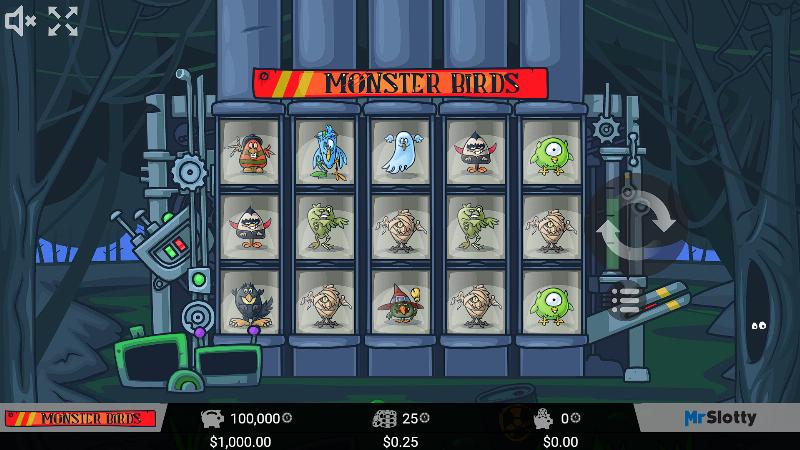This screenshot has width=800, height=450.
Task: Toggle the muted sound speaker icon
Action: click(x=20, y=21)
